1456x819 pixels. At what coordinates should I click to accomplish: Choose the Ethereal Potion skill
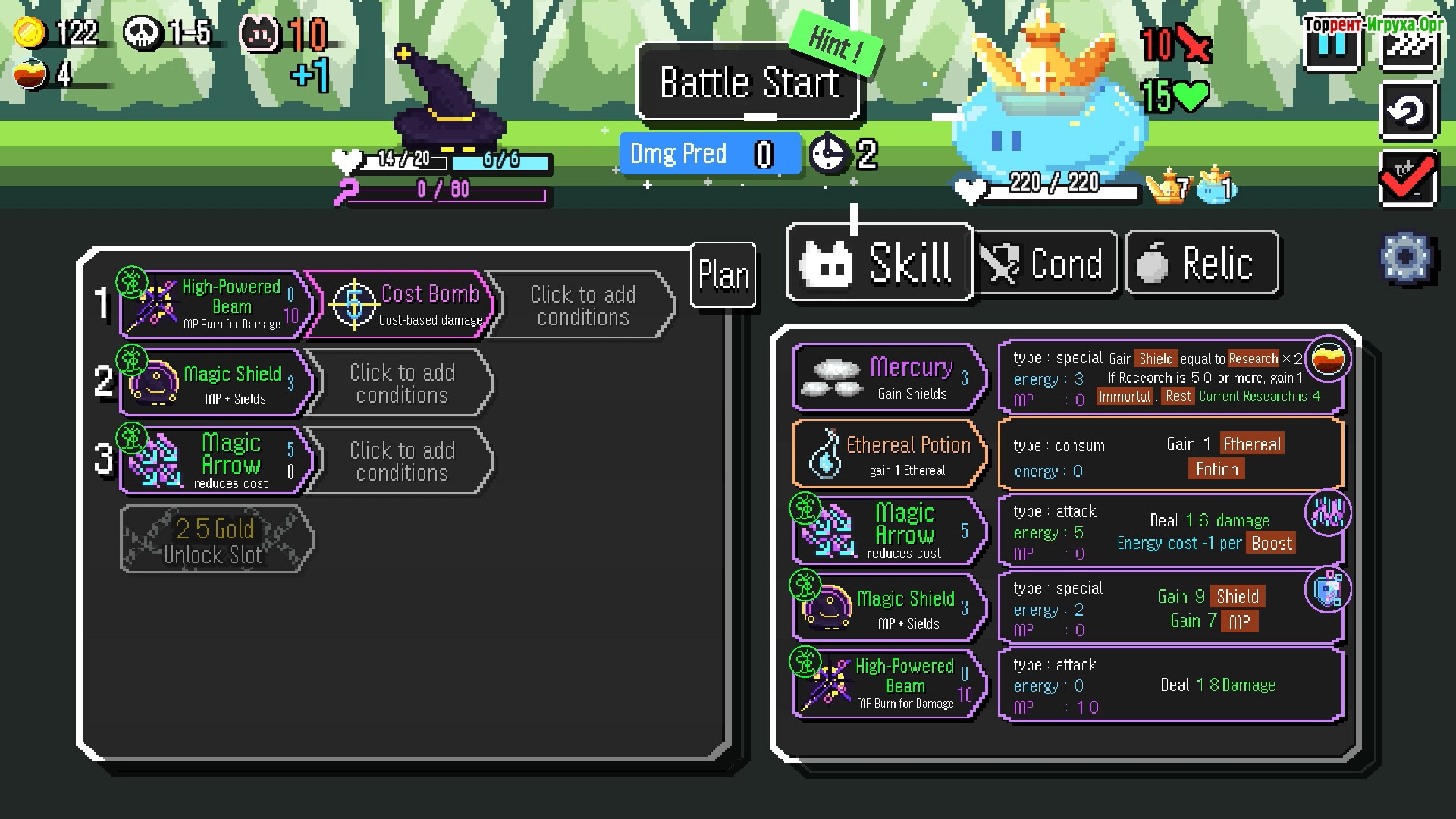pos(890,453)
